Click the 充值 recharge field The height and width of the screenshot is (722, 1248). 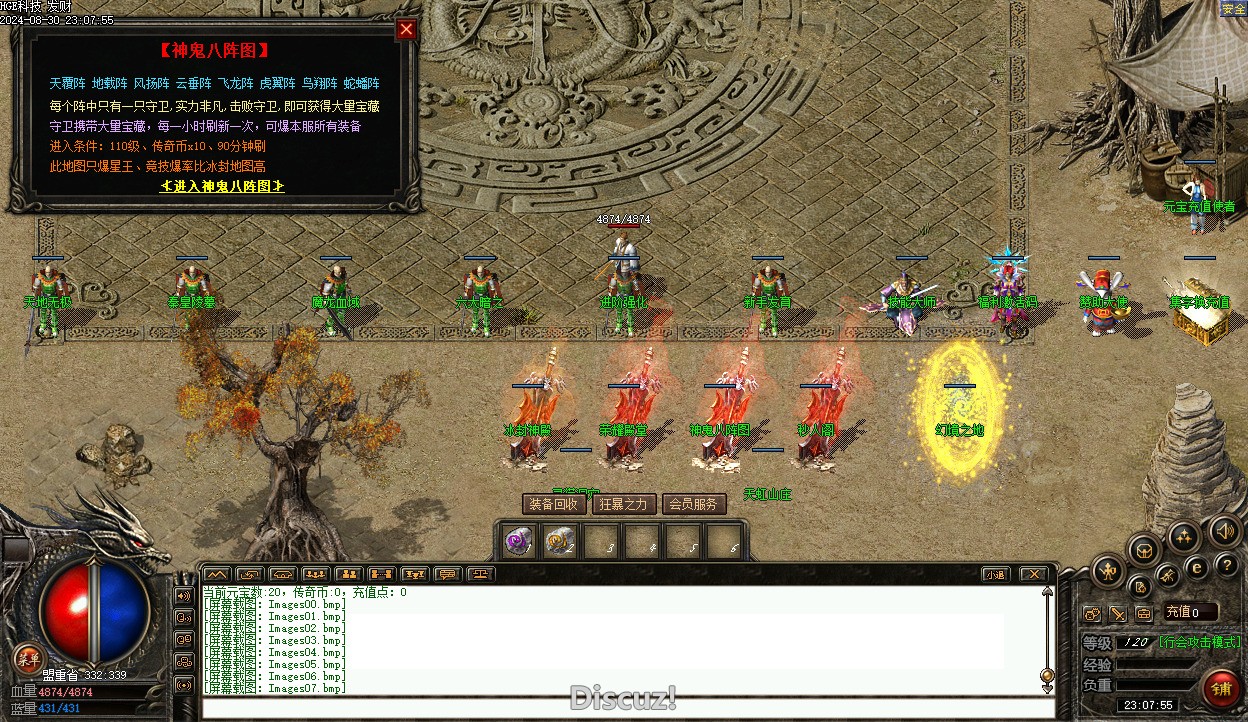(x=1190, y=612)
